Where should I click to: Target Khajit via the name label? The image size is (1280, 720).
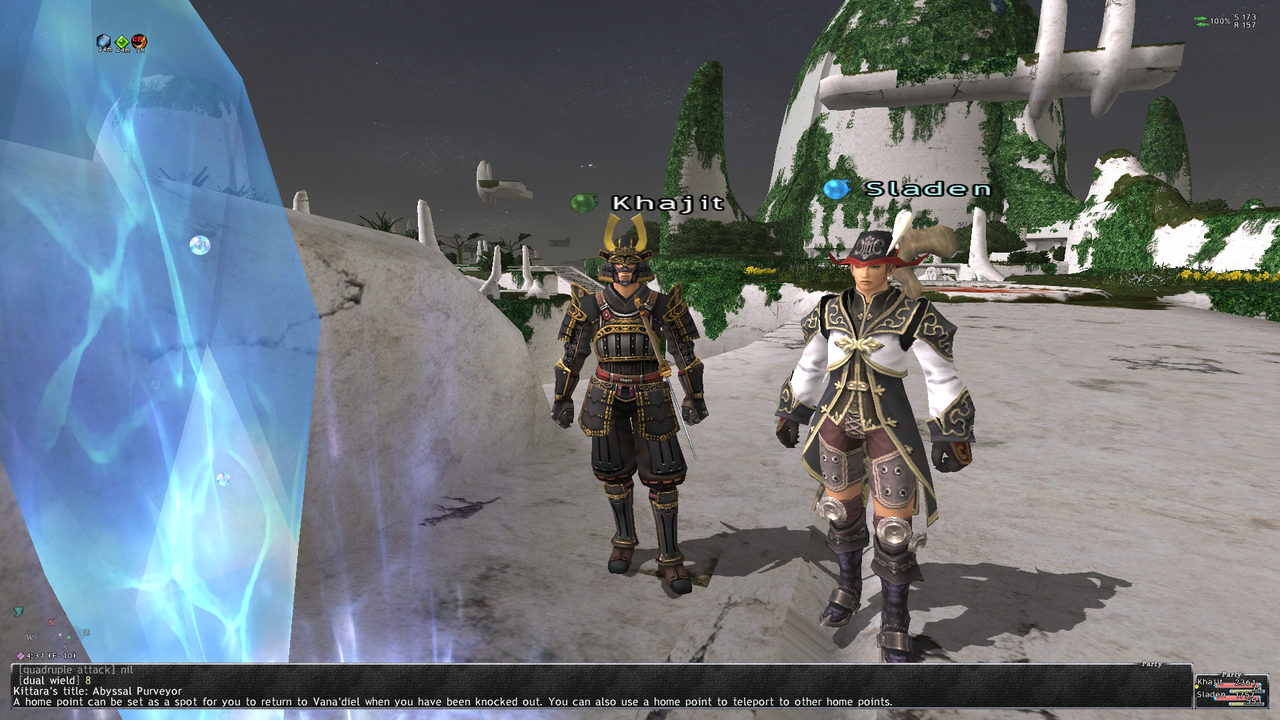tap(668, 203)
